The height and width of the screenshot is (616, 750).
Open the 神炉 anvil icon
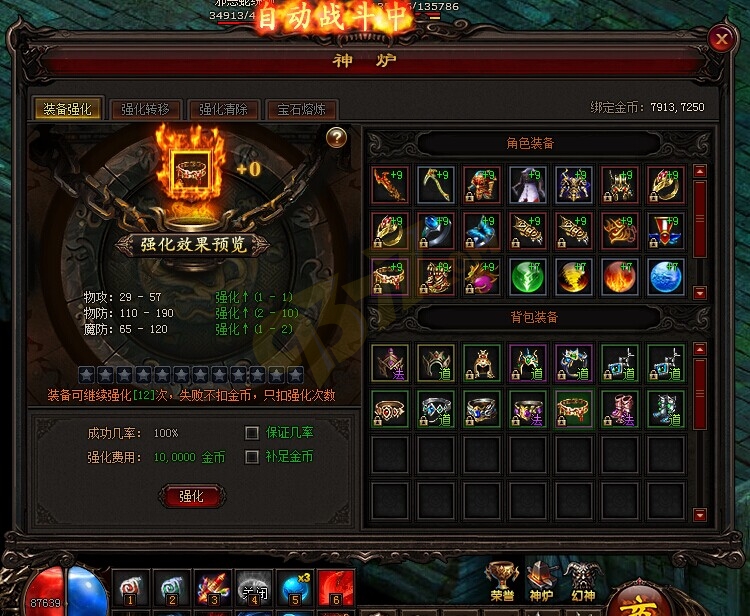(541, 580)
